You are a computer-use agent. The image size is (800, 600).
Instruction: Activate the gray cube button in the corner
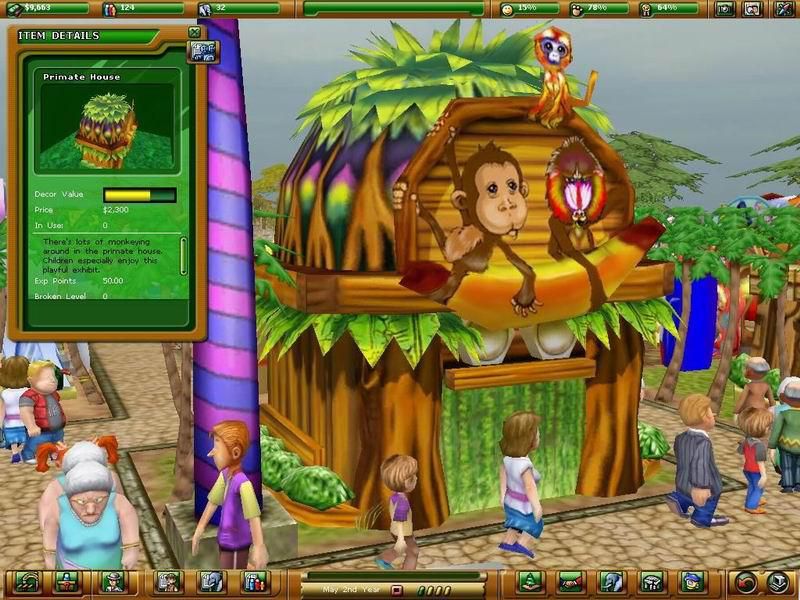click(778, 582)
